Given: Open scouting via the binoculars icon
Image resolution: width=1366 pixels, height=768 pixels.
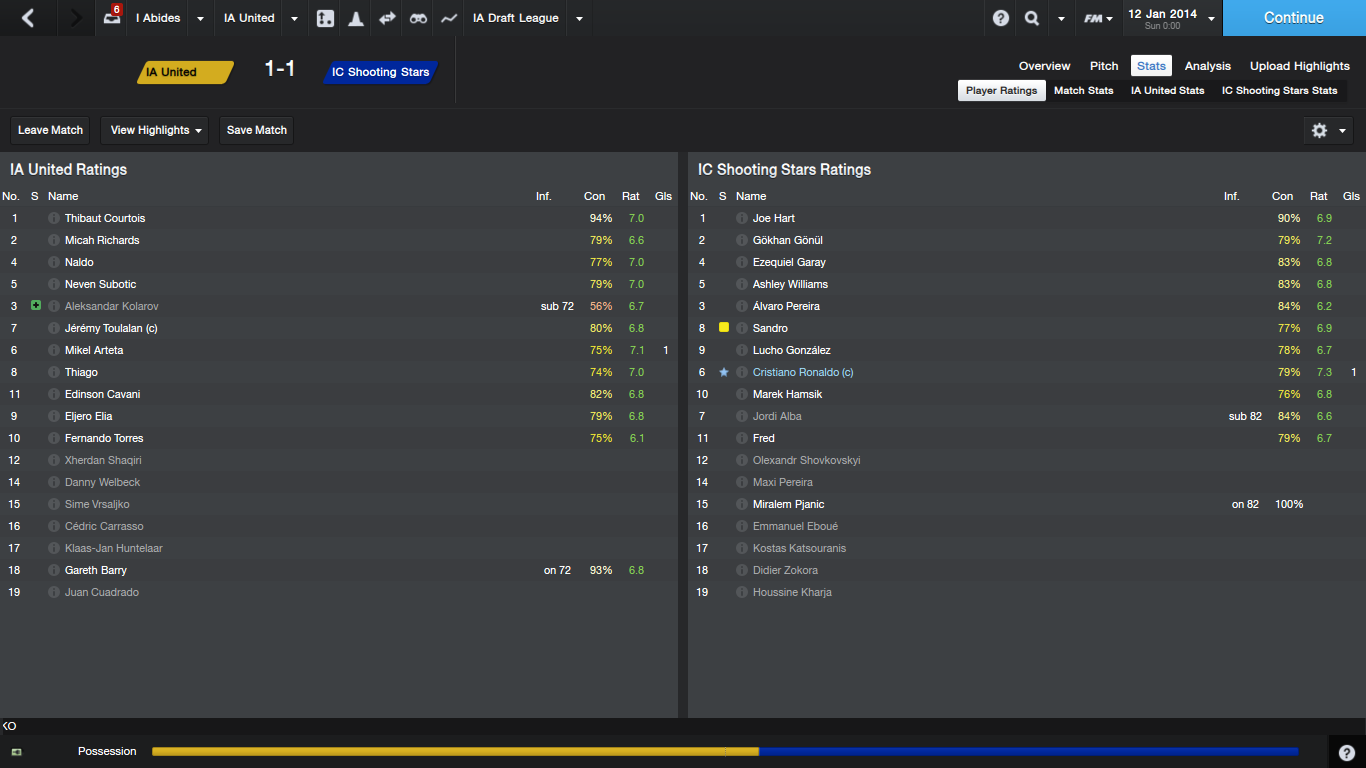Looking at the screenshot, I should [x=417, y=18].
